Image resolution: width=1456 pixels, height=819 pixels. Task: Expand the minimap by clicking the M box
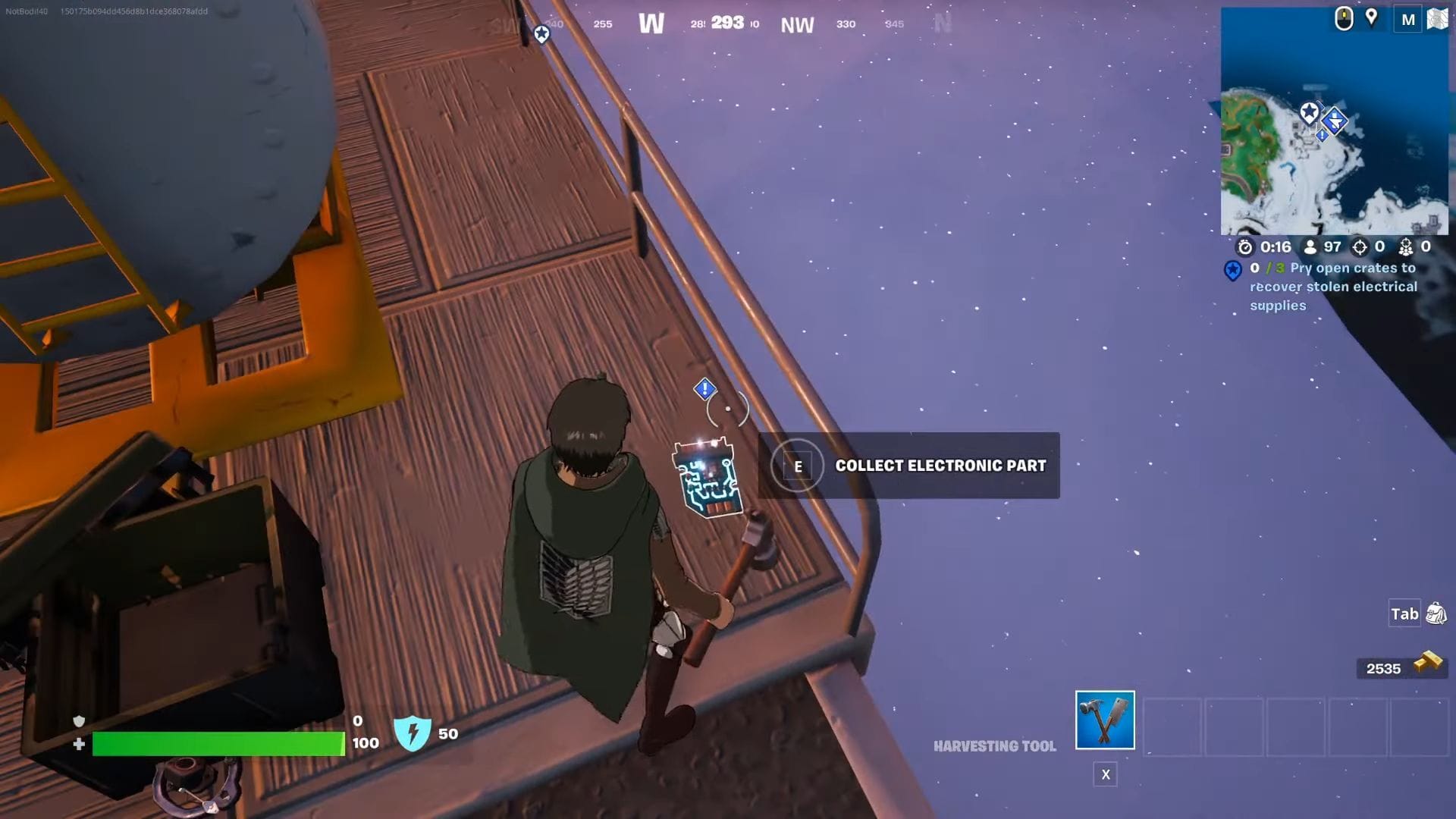point(1408,19)
